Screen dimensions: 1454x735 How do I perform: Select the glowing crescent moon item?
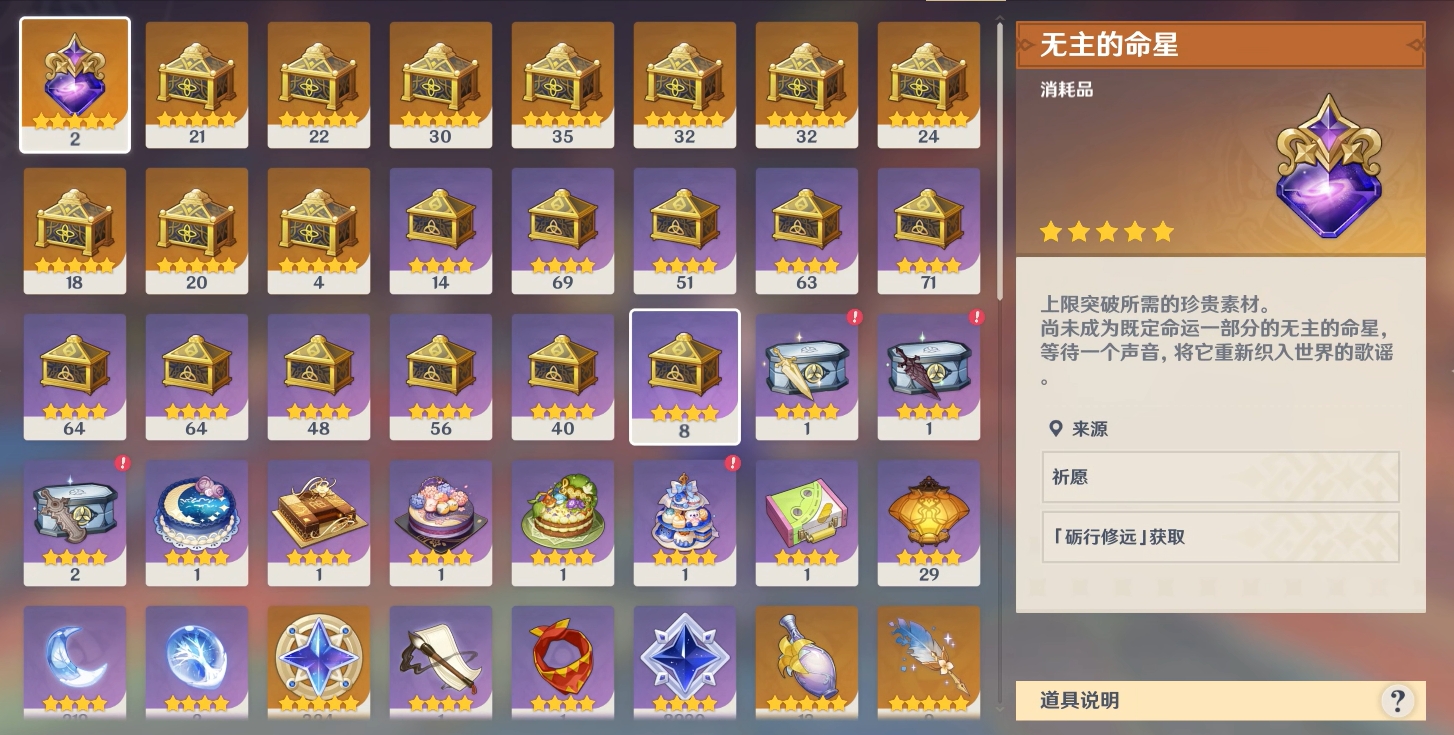[75, 658]
